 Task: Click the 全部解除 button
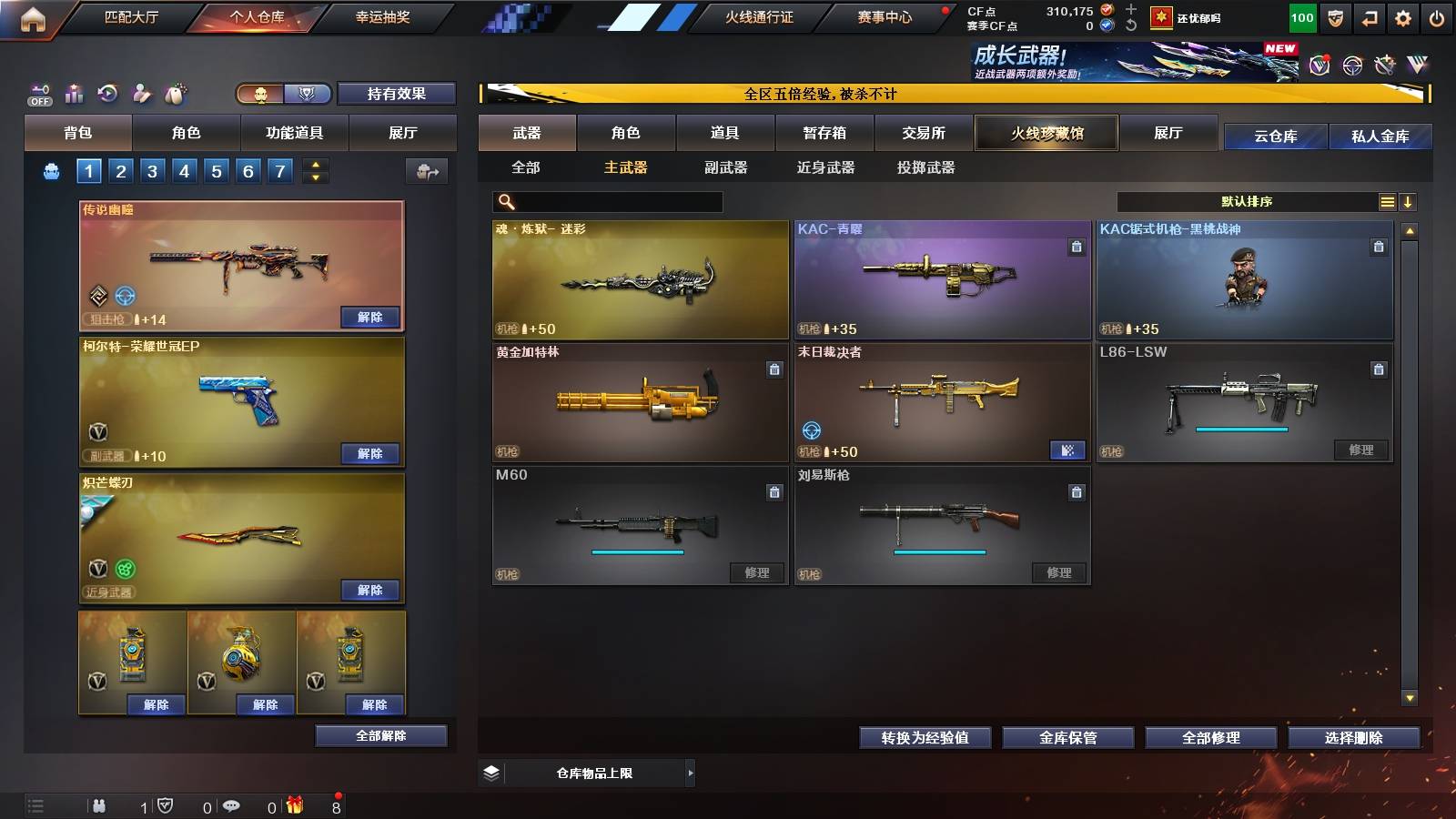click(379, 736)
